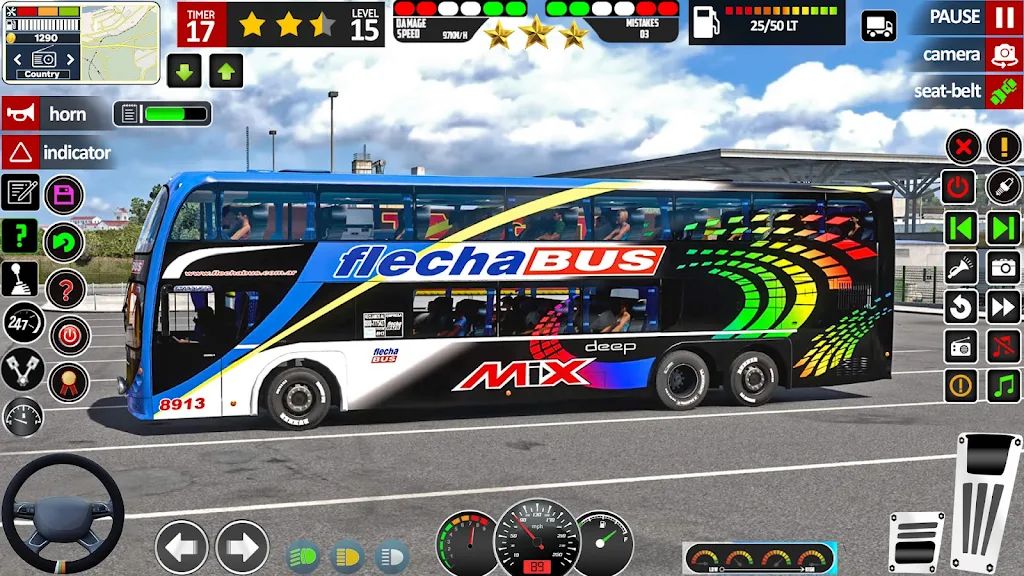Sound the horn button
Image resolution: width=1024 pixels, height=576 pixels.
click(x=20, y=114)
